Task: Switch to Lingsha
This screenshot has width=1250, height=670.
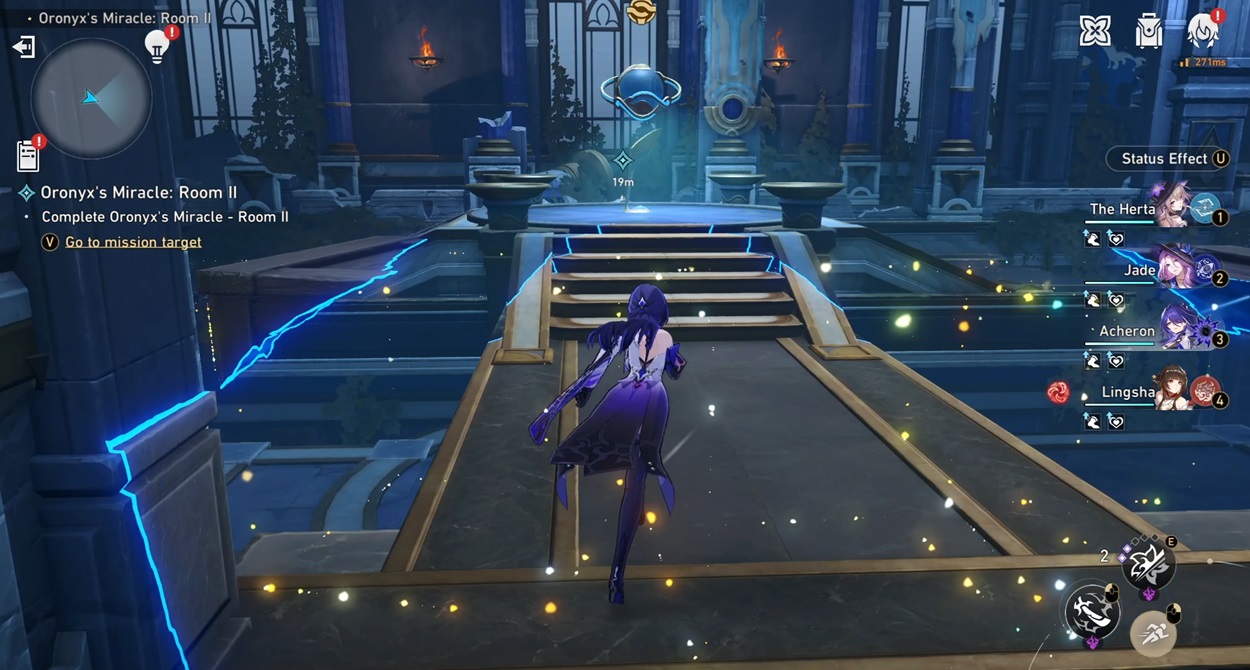Action: pos(1150,392)
